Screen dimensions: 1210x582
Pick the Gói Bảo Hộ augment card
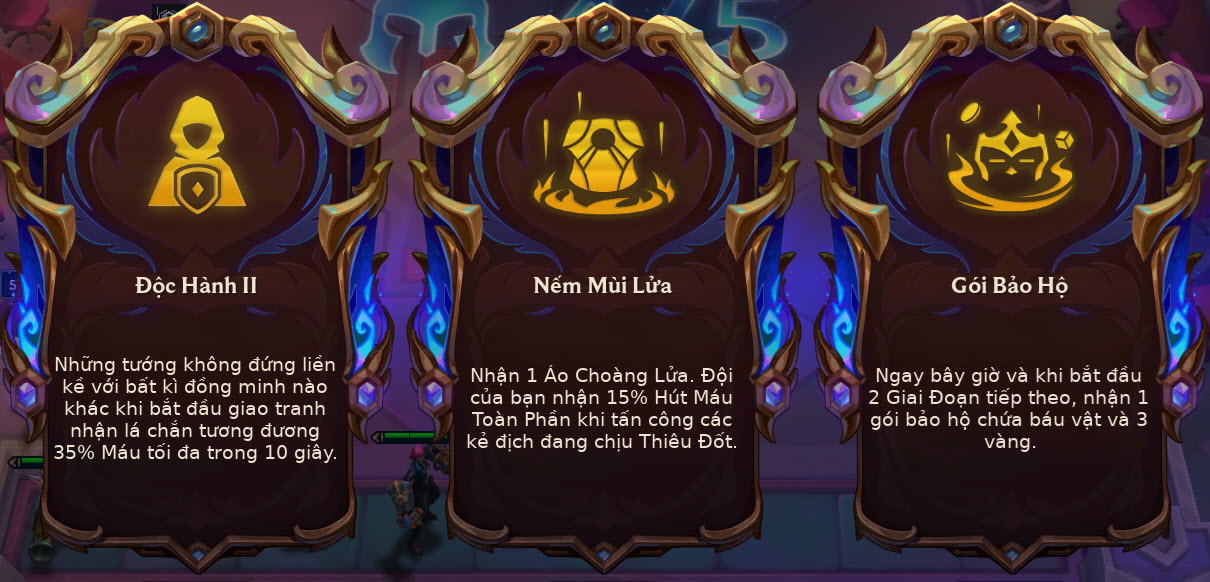(x=1009, y=300)
